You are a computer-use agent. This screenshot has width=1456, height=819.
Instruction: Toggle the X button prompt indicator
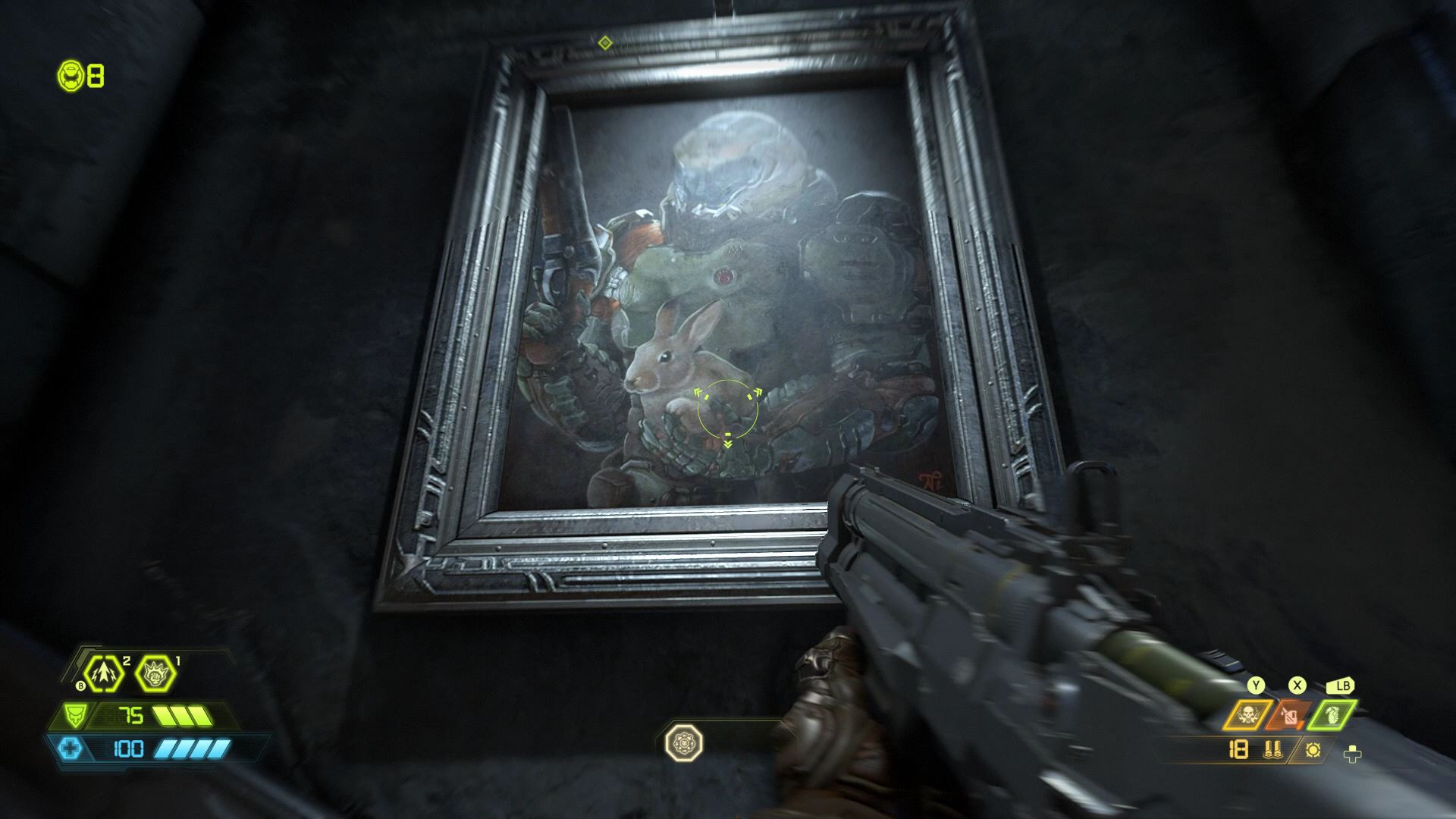pos(1298,685)
